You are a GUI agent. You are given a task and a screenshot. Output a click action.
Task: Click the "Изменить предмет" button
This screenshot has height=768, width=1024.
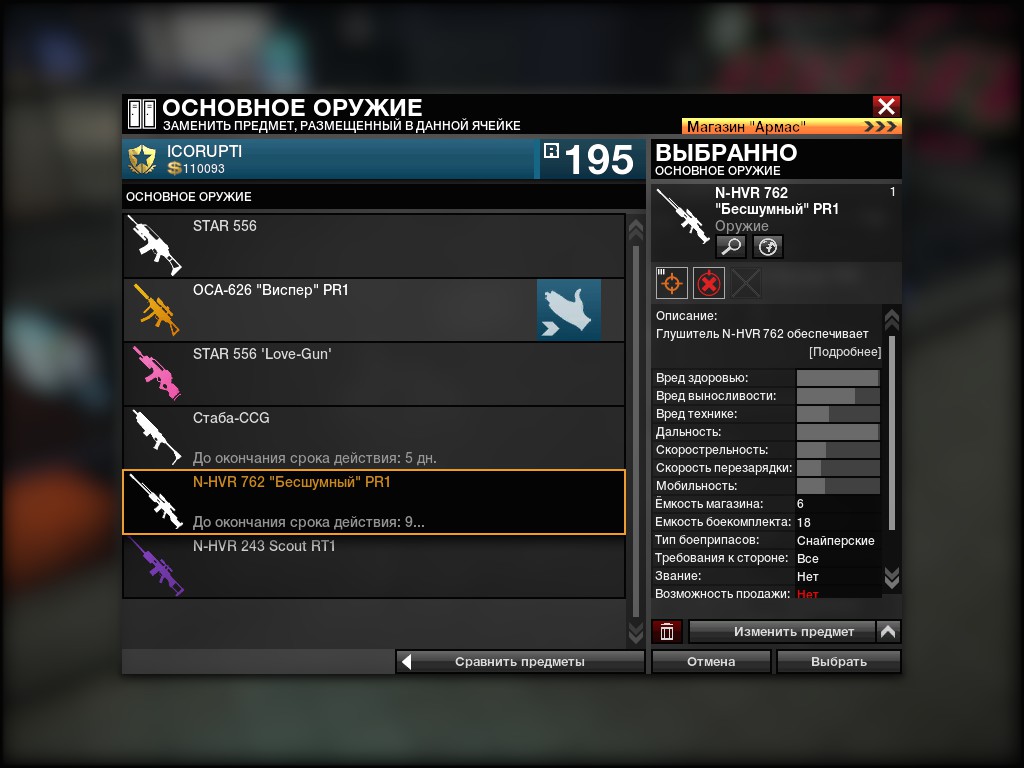coord(782,631)
